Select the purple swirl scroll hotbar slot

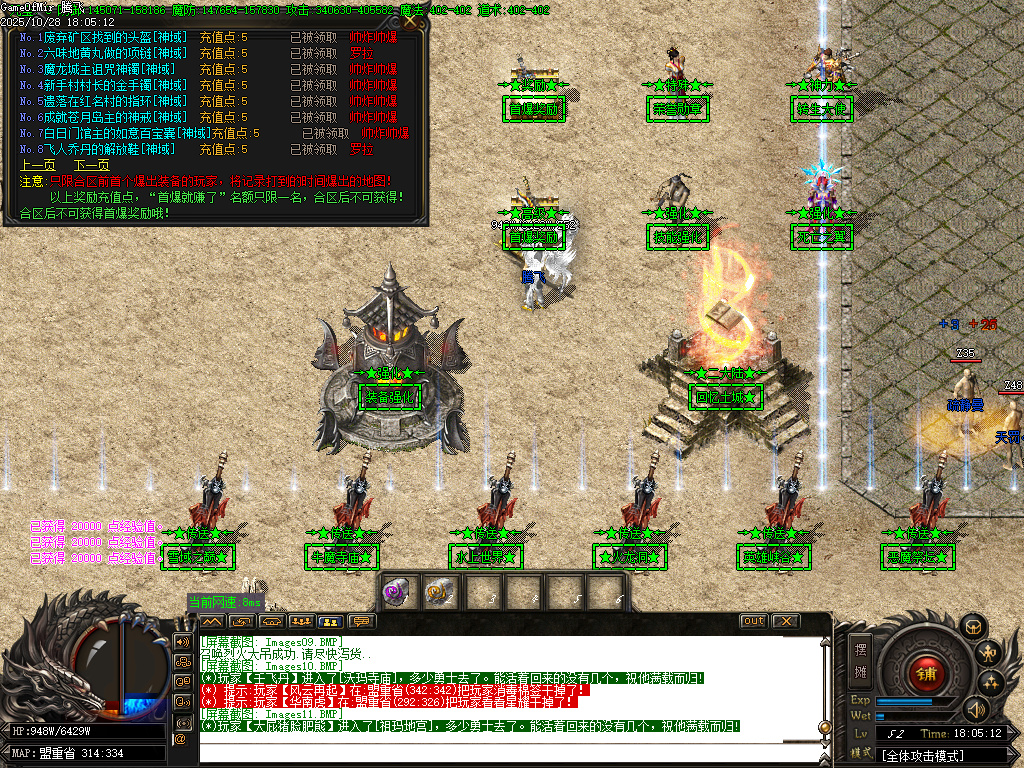pos(396,592)
